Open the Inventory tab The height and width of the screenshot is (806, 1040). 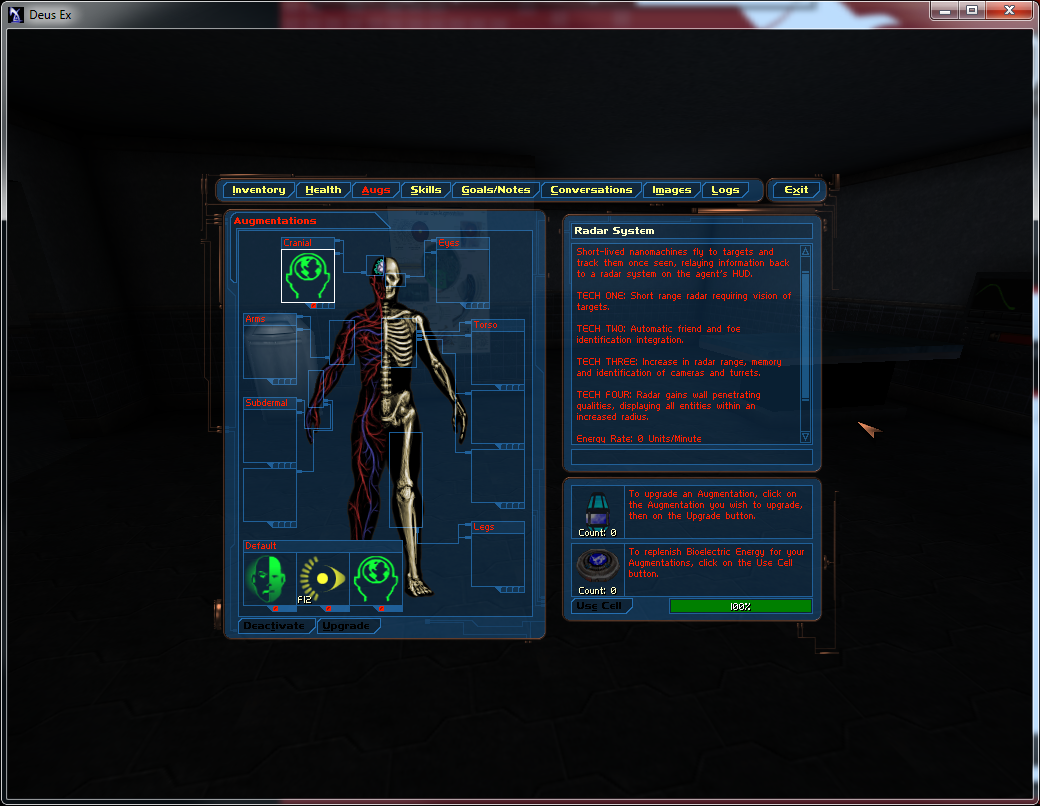pyautogui.click(x=259, y=190)
